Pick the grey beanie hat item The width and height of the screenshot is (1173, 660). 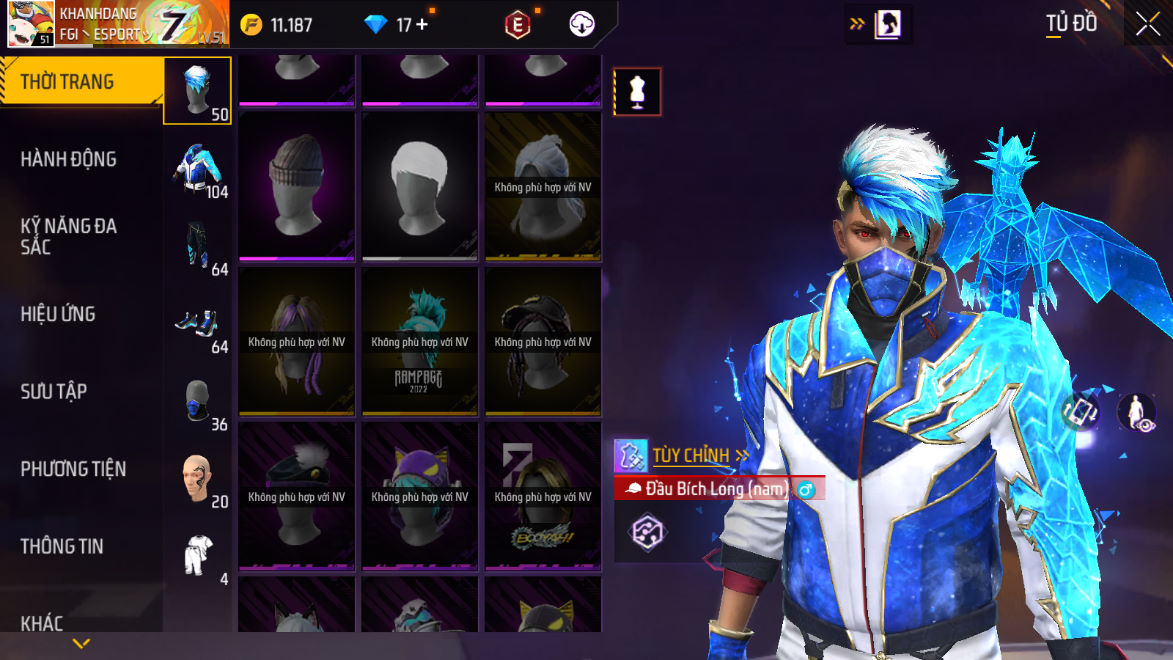297,186
